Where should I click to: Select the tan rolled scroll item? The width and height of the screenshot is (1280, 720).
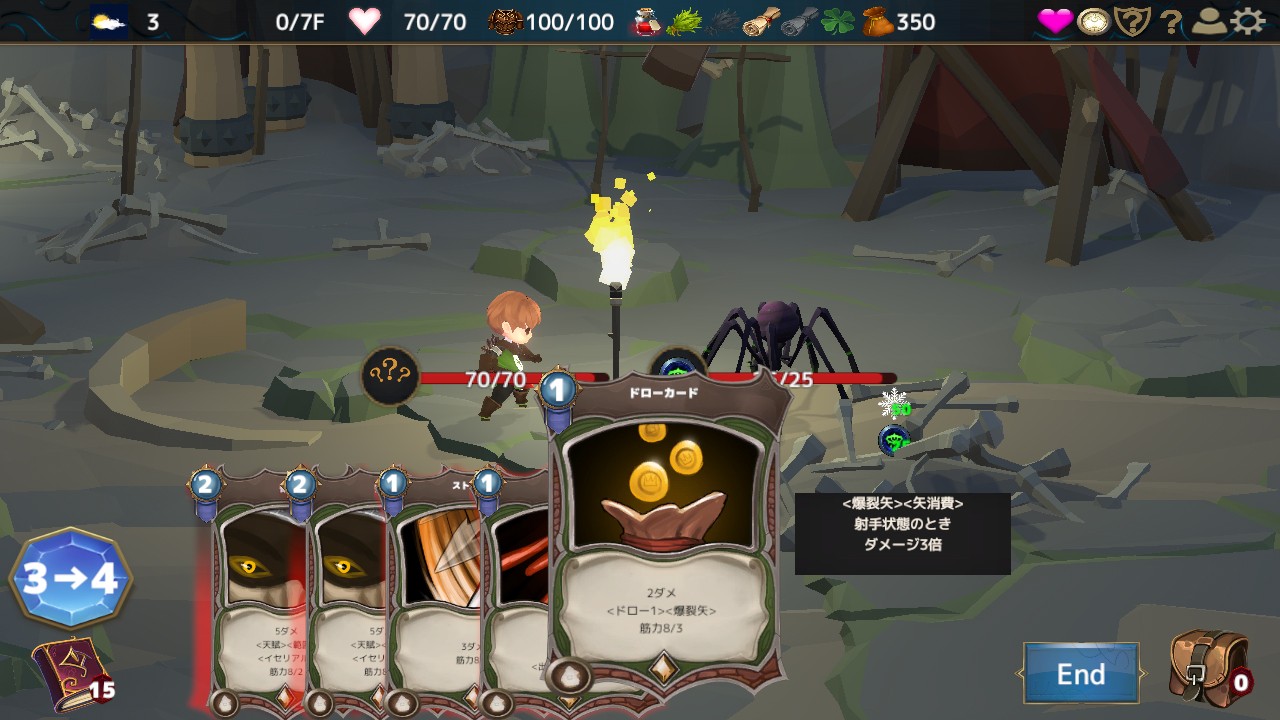click(x=762, y=21)
